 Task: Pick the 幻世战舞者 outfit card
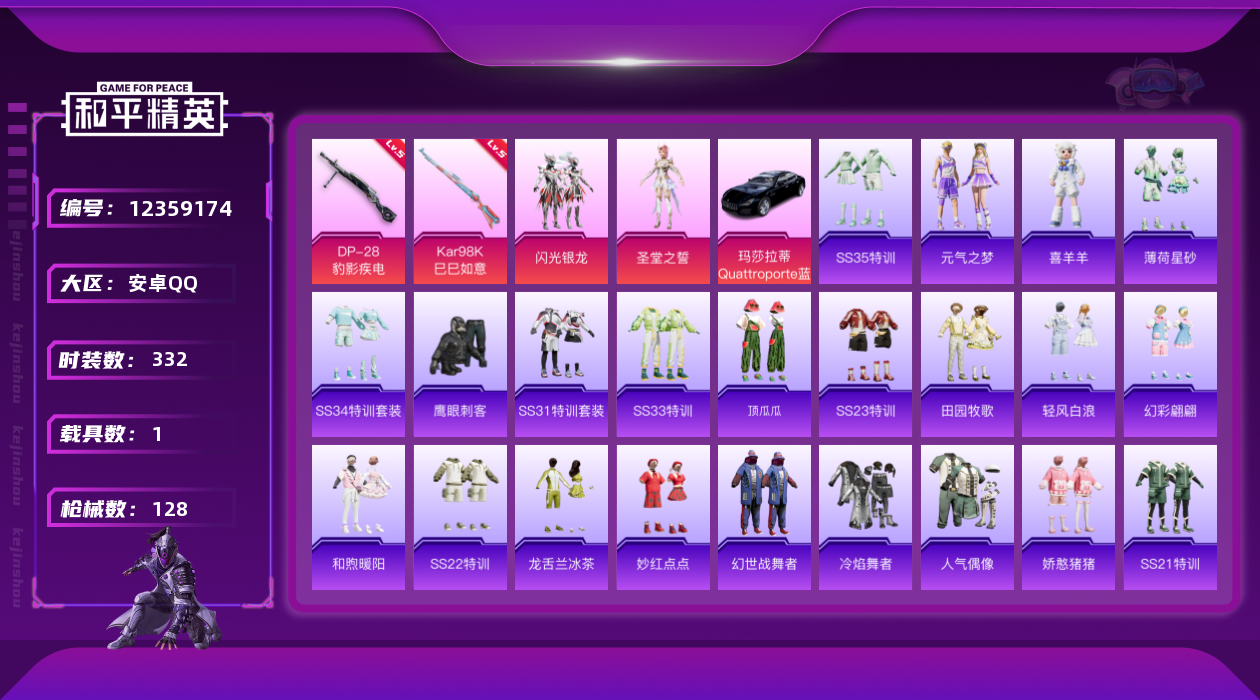click(764, 516)
